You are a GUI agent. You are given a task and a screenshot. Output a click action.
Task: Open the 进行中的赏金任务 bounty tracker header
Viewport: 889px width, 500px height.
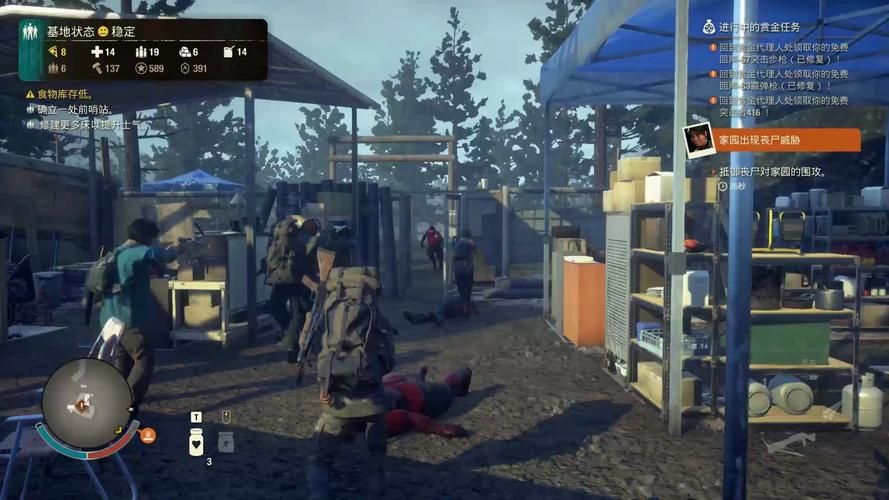tap(766, 27)
